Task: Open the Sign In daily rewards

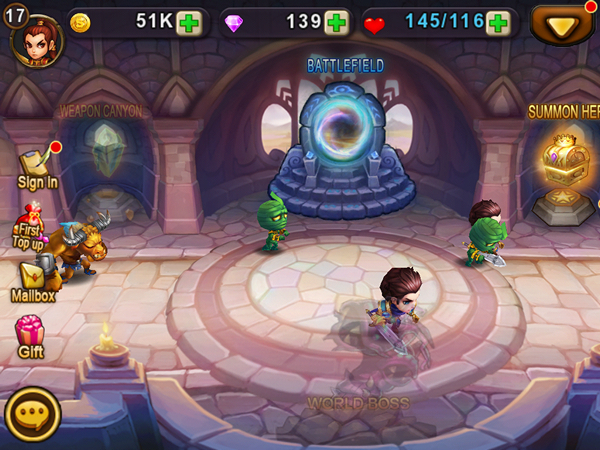Action: point(37,166)
